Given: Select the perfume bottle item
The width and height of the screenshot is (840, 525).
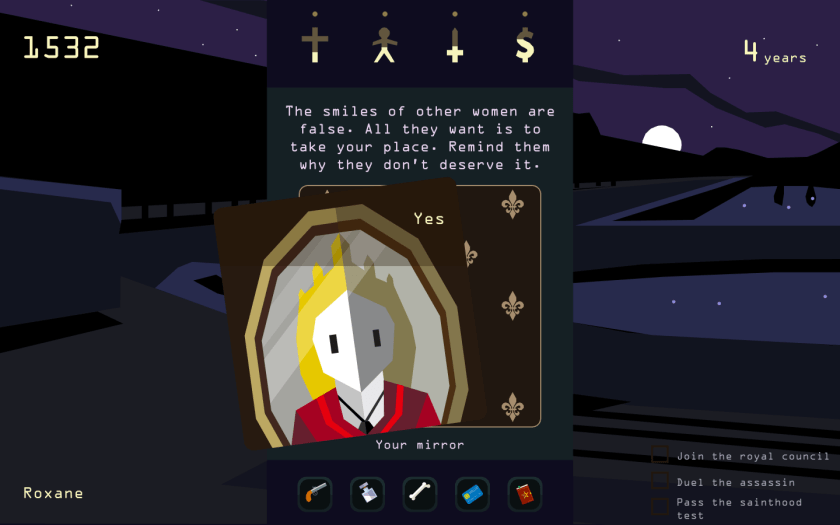Looking at the screenshot, I should pyautogui.click(x=367, y=494).
